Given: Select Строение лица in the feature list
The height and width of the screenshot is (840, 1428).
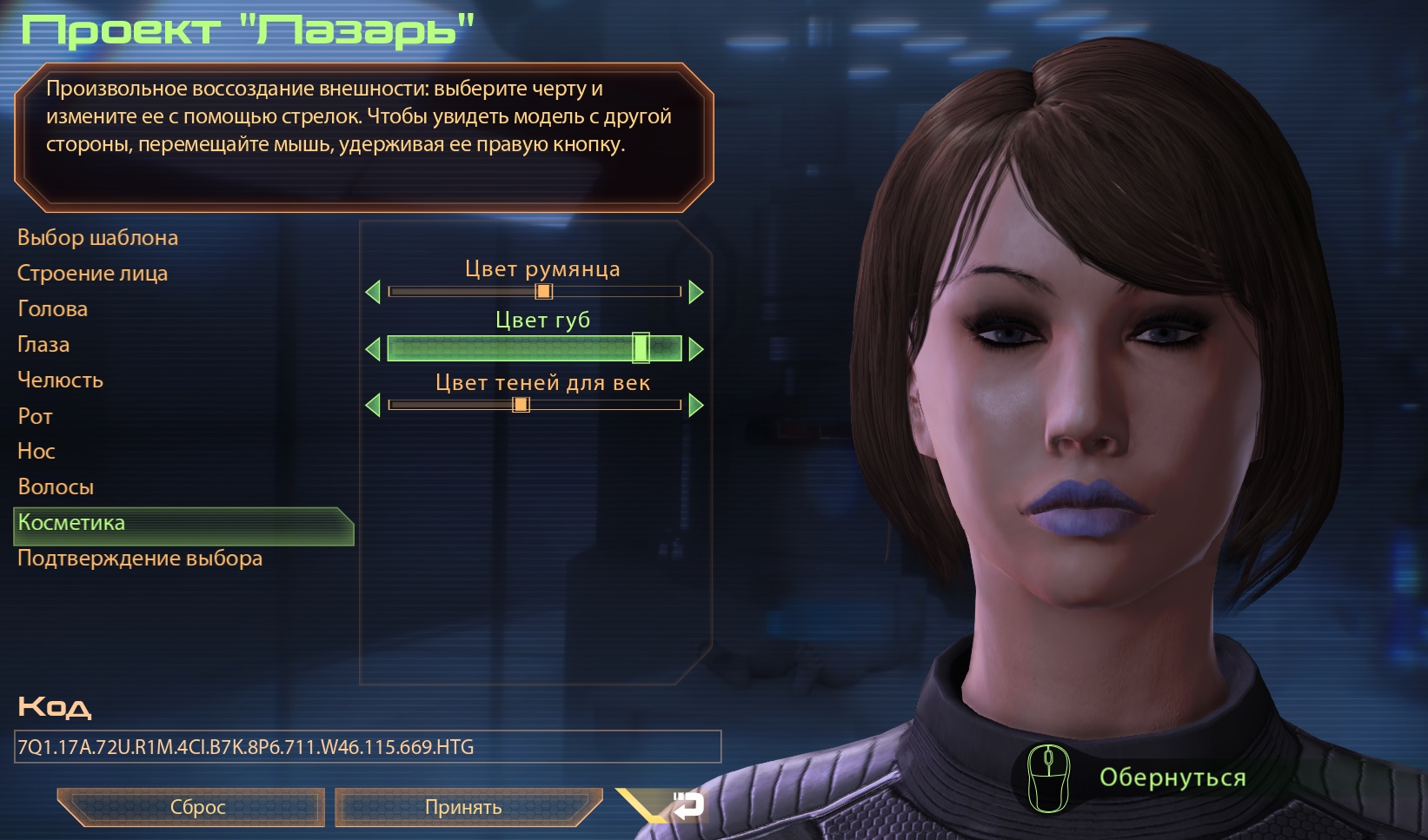Looking at the screenshot, I should click(x=92, y=274).
